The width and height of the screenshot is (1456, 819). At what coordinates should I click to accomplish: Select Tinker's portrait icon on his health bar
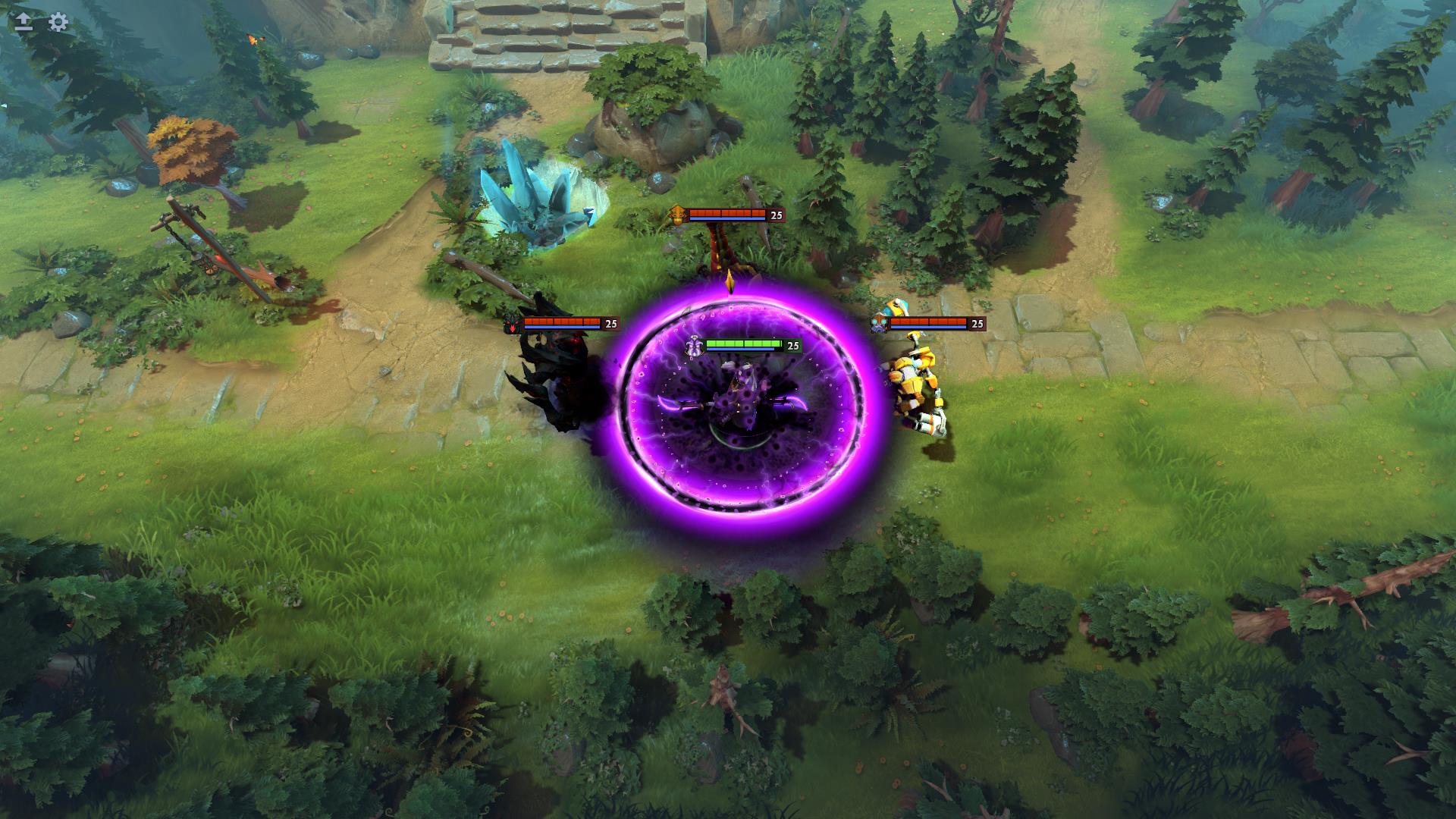880,324
